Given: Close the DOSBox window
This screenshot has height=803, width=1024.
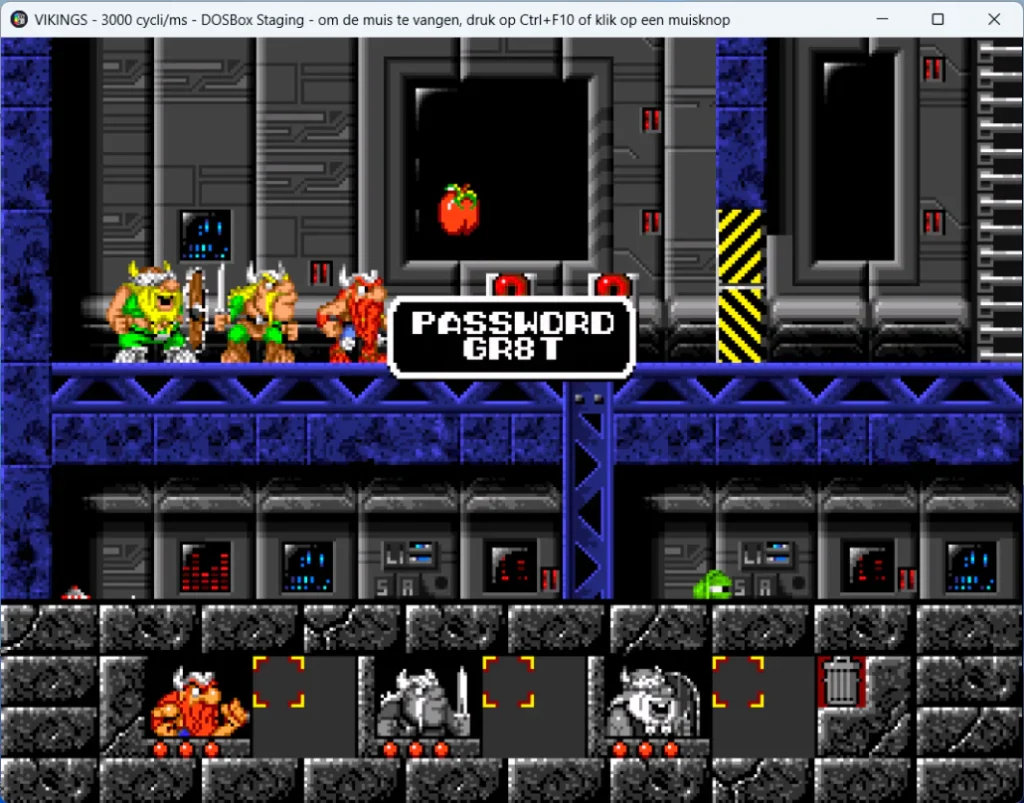Looking at the screenshot, I should (x=993, y=19).
